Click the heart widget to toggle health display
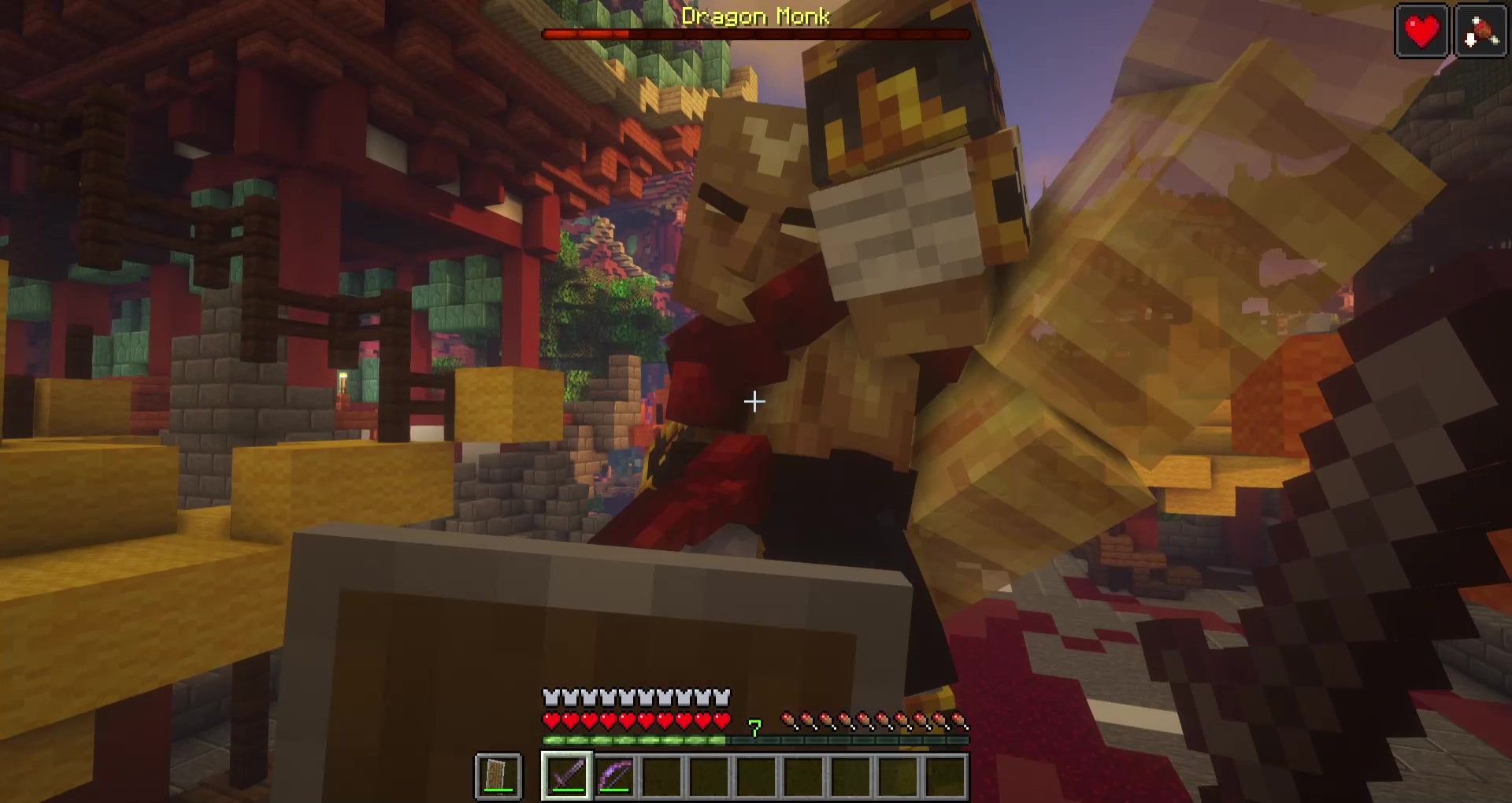This screenshot has height=803, width=1512. click(1422, 31)
